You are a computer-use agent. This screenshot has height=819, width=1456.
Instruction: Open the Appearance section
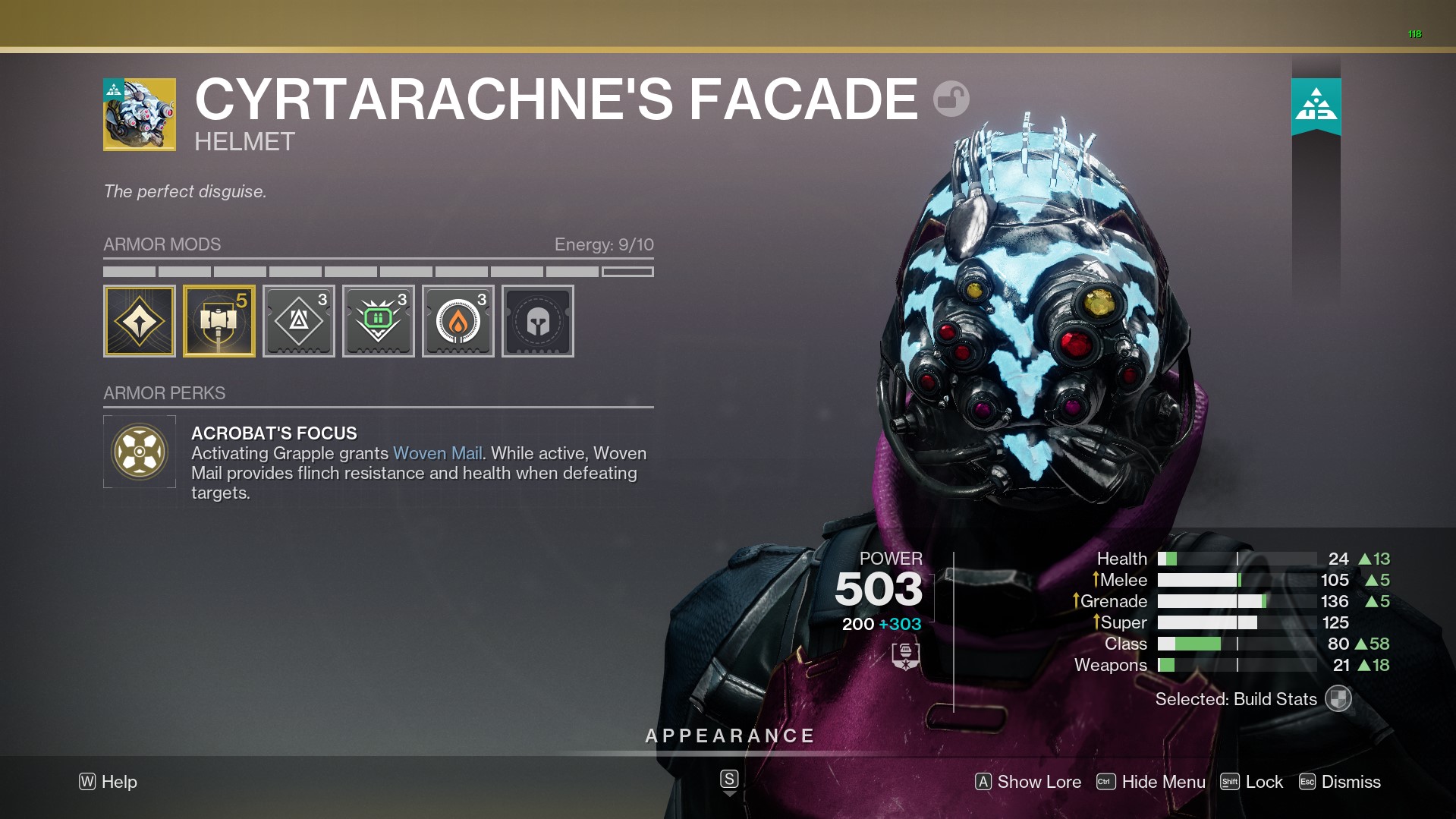(x=729, y=736)
